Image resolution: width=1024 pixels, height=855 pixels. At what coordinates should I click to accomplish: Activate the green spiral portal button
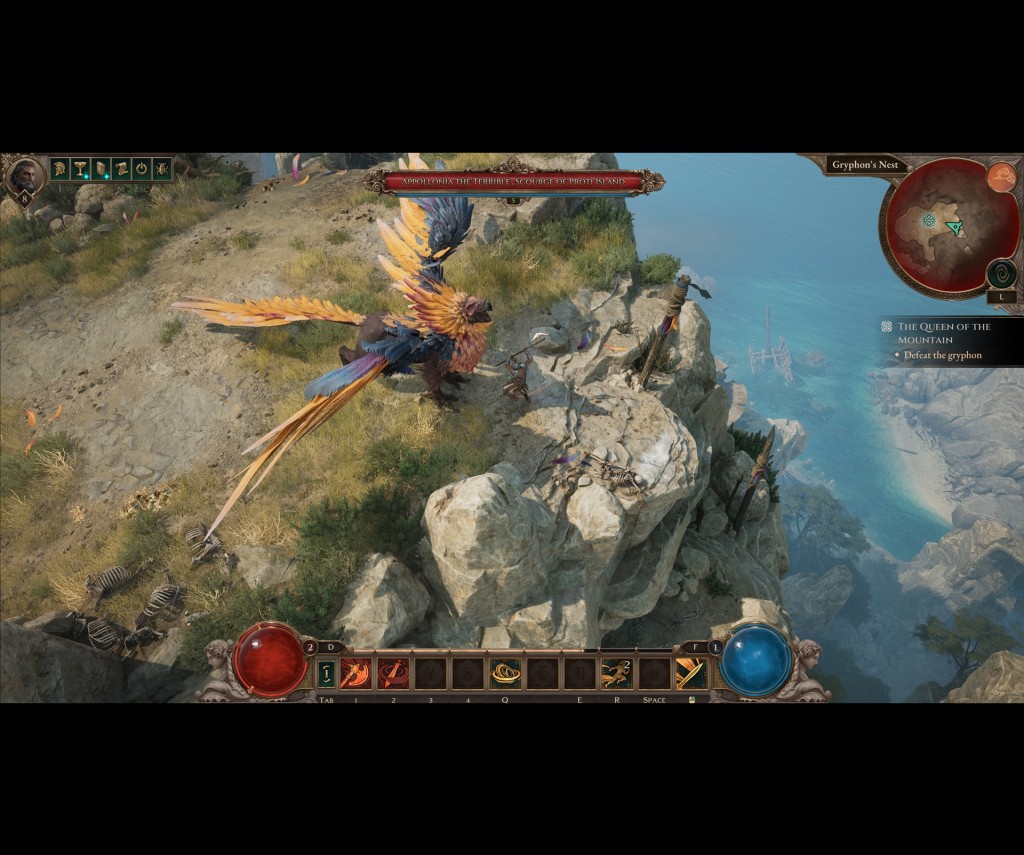pyautogui.click(x=1001, y=273)
